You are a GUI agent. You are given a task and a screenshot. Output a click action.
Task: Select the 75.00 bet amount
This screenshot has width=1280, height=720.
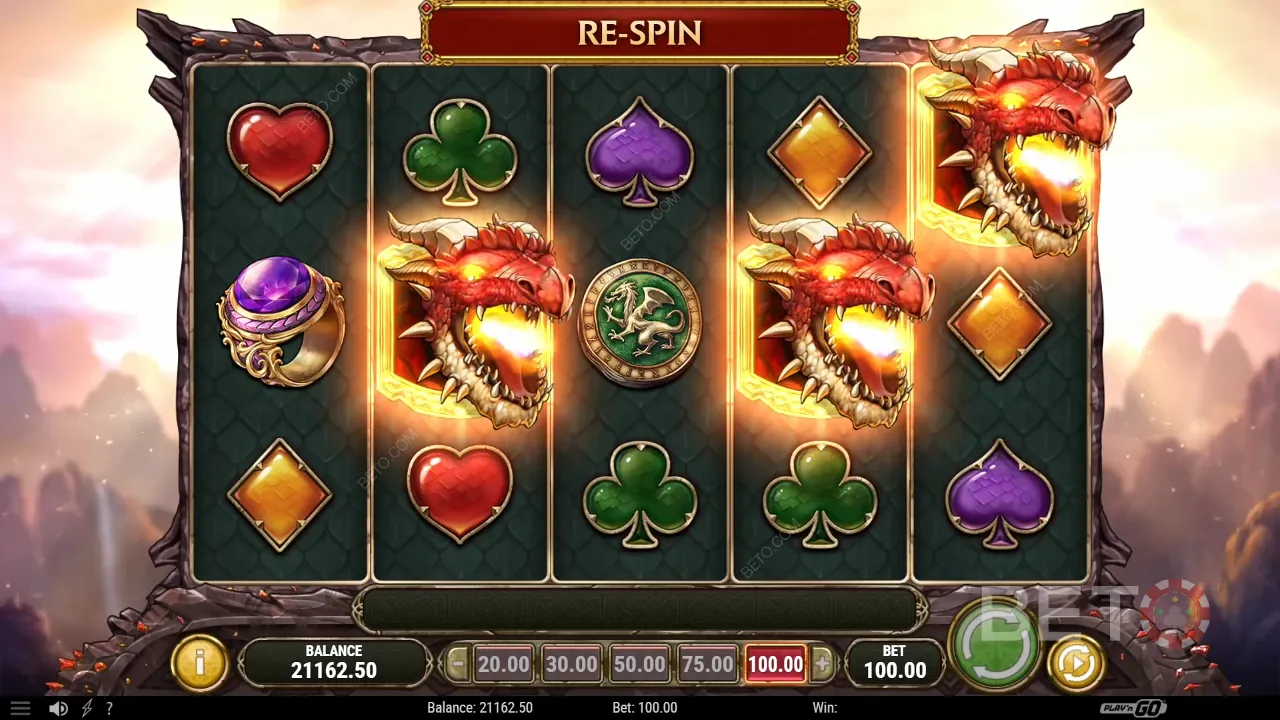pyautogui.click(x=706, y=663)
